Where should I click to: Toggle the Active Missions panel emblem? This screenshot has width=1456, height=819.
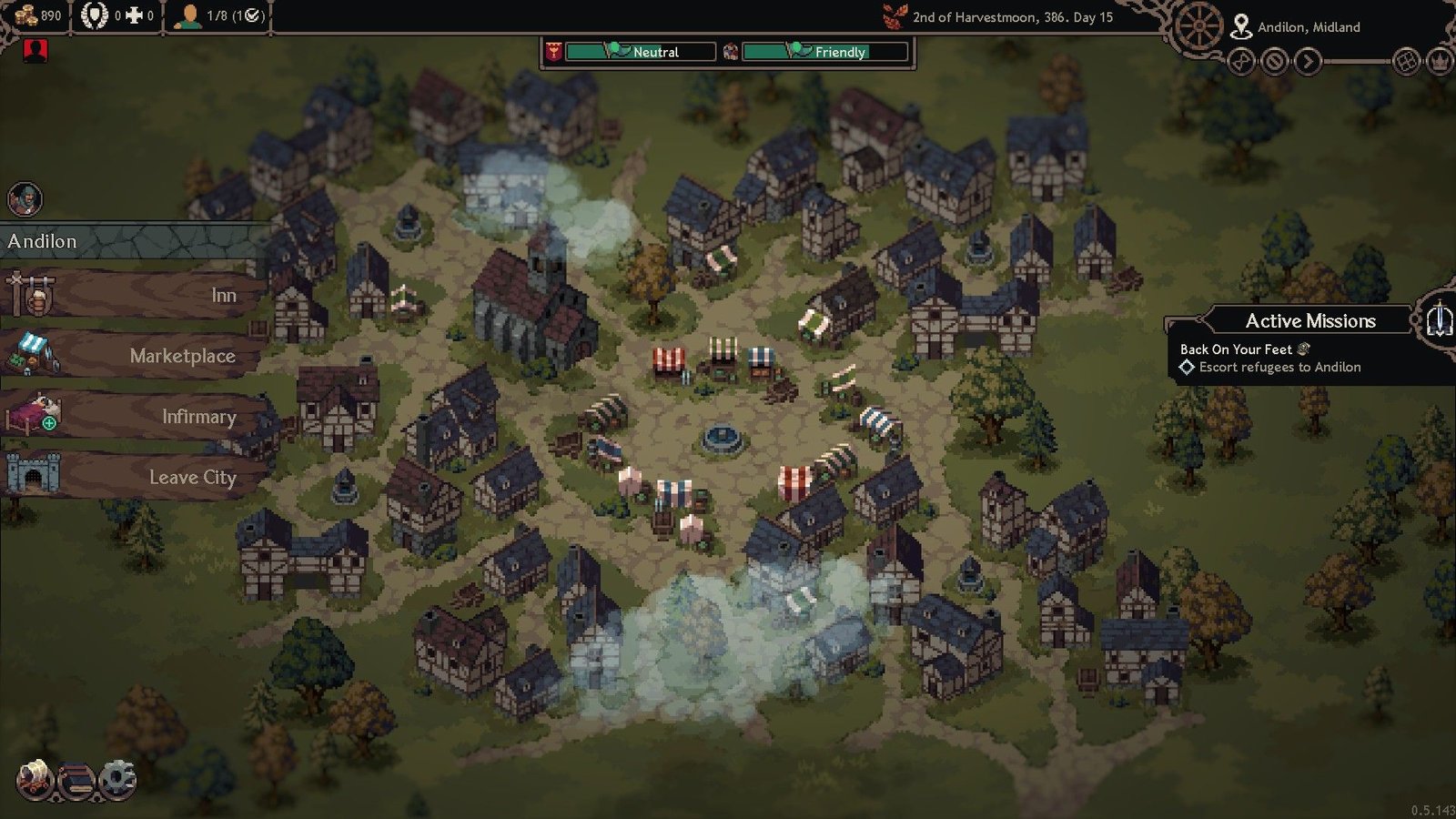[1438, 319]
